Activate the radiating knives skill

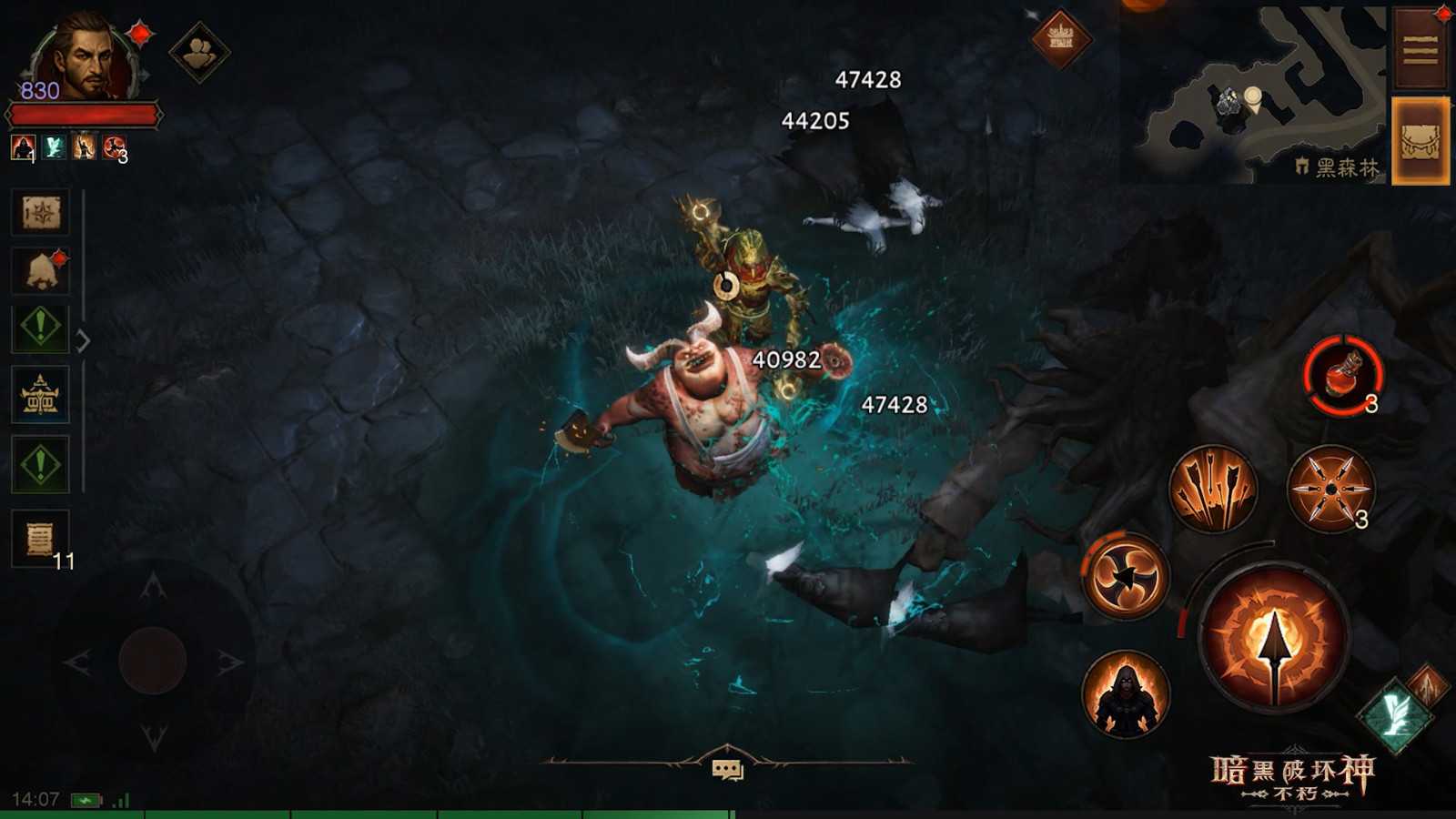click(x=1330, y=489)
